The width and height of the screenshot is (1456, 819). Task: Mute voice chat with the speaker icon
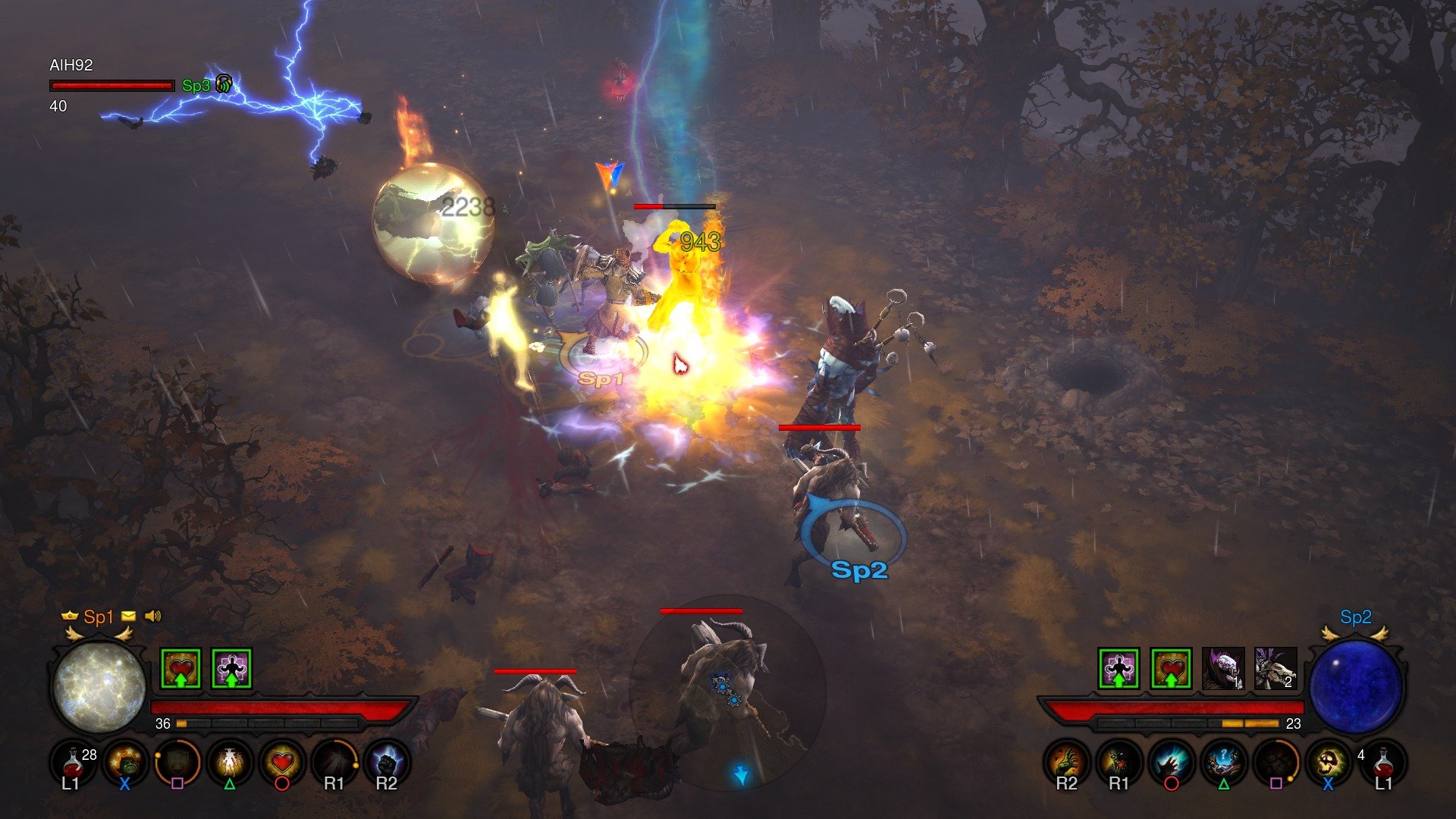[152, 617]
